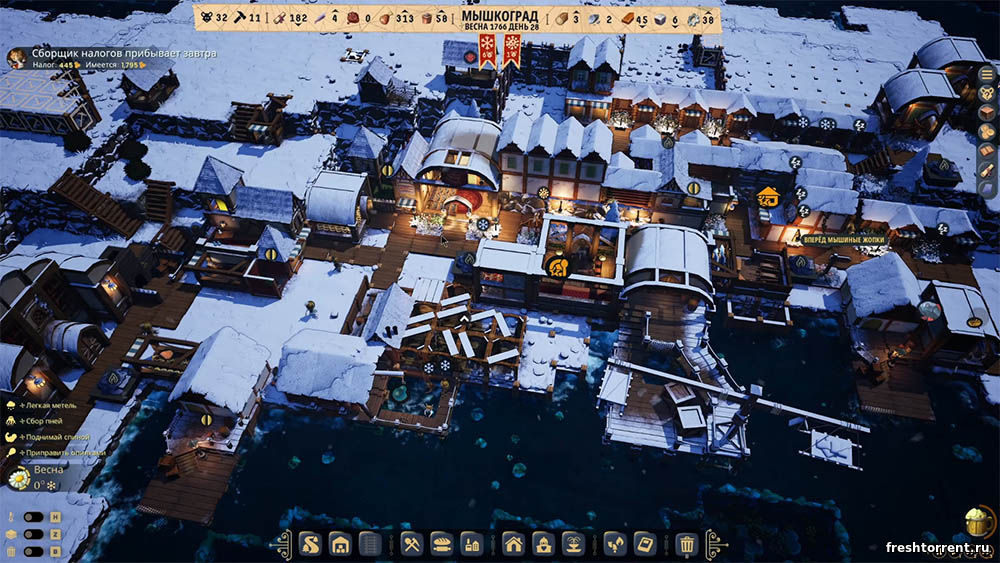Toggle the thermometer overlay switch
1000x563 pixels.
point(32,517)
